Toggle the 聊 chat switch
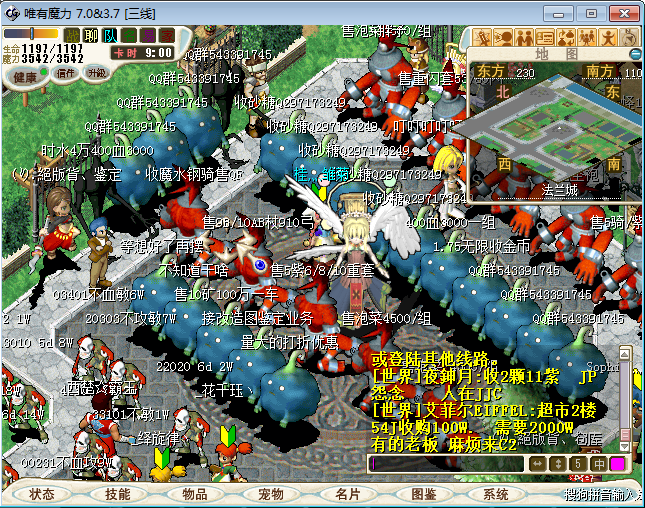 click(91, 35)
